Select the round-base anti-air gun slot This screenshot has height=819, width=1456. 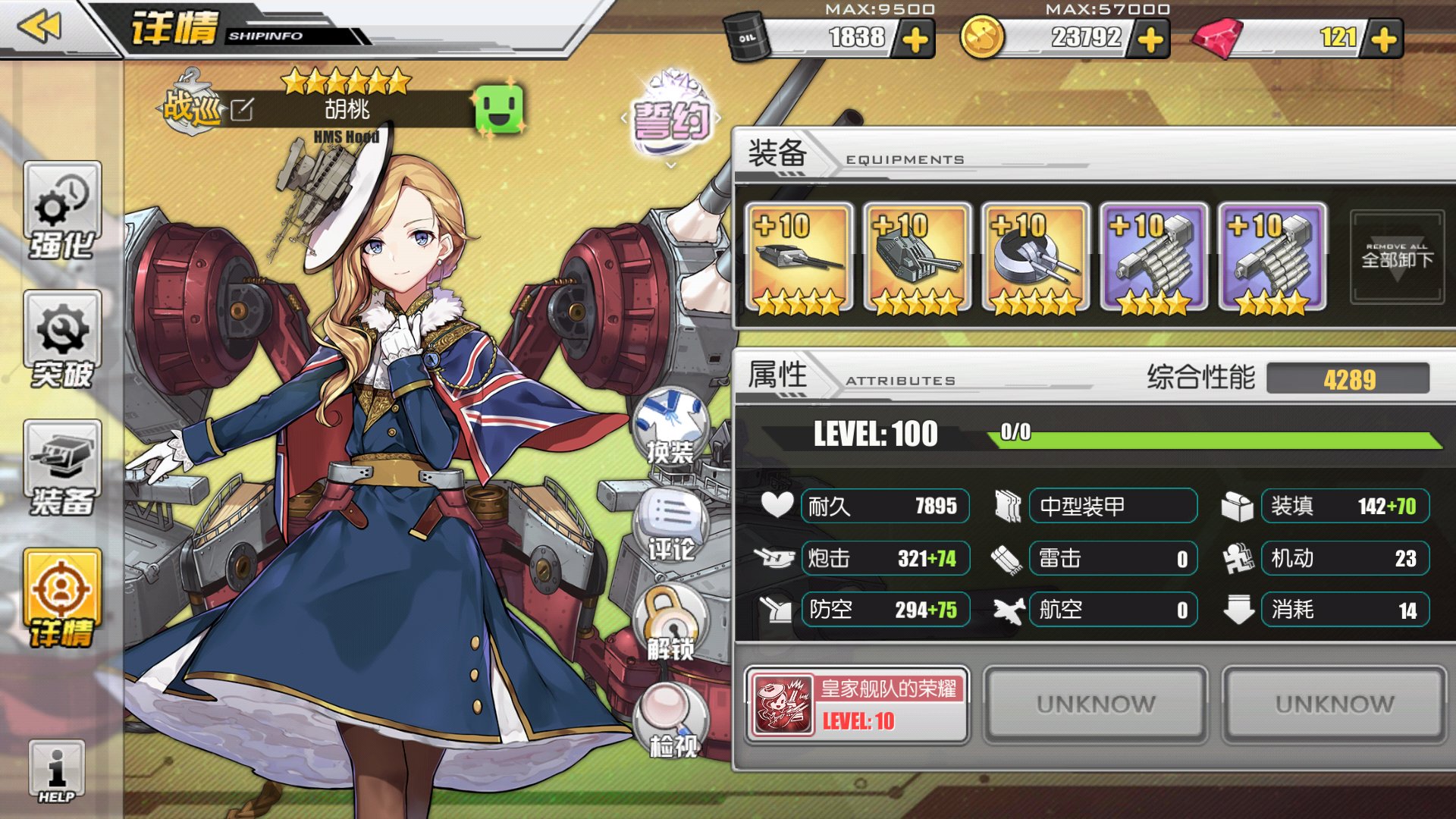(1035, 258)
